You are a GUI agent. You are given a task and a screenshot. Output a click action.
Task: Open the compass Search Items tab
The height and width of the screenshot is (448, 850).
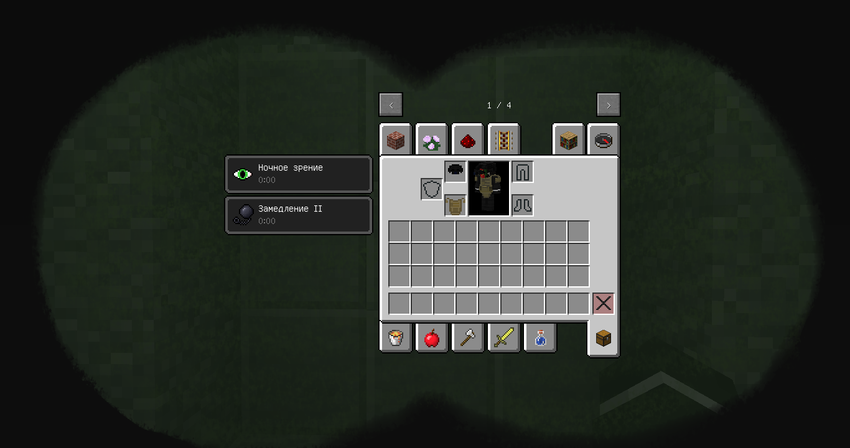pos(603,140)
